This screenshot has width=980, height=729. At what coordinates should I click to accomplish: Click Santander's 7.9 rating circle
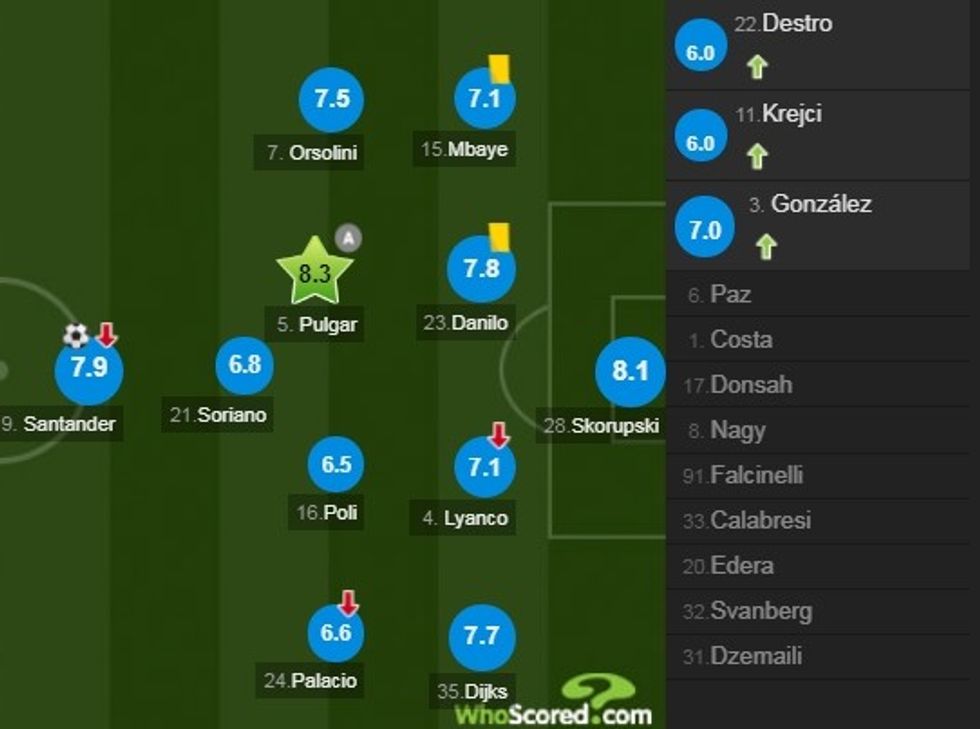[88, 368]
